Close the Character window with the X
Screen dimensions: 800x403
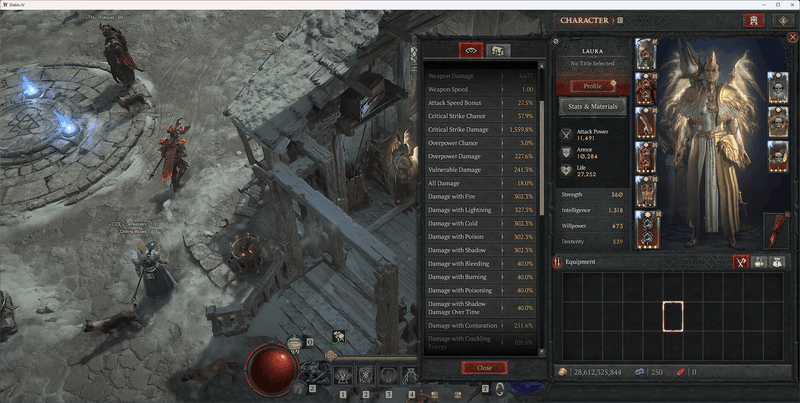[x=792, y=37]
